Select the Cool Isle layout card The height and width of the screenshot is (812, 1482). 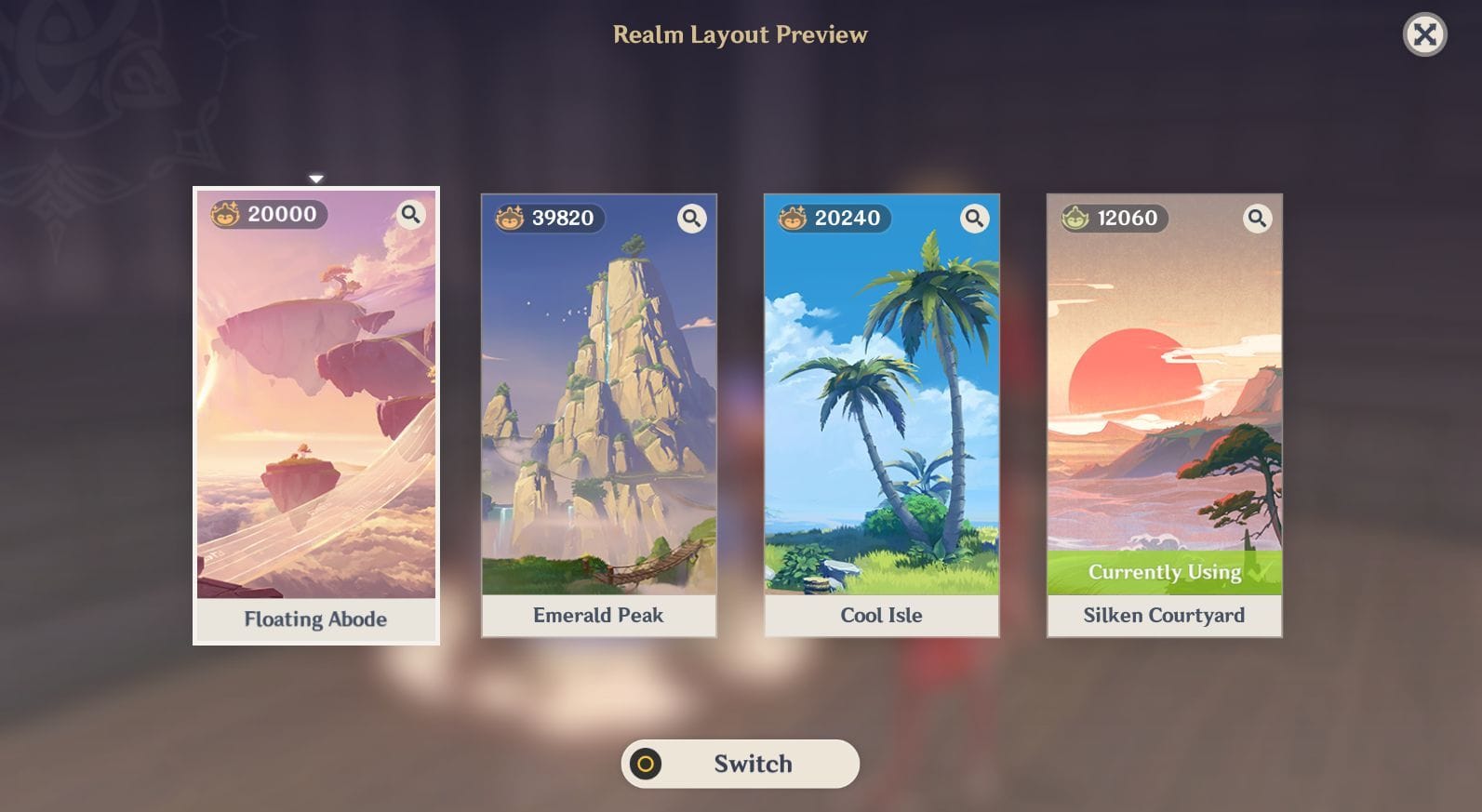coord(881,400)
